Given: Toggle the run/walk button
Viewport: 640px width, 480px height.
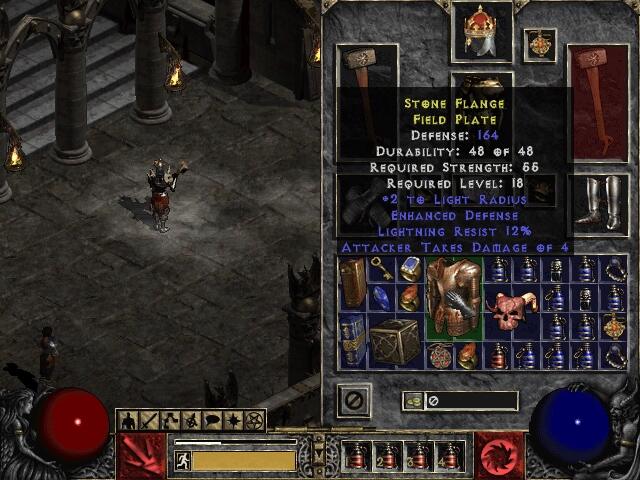Looking at the screenshot, I should click(182, 460).
